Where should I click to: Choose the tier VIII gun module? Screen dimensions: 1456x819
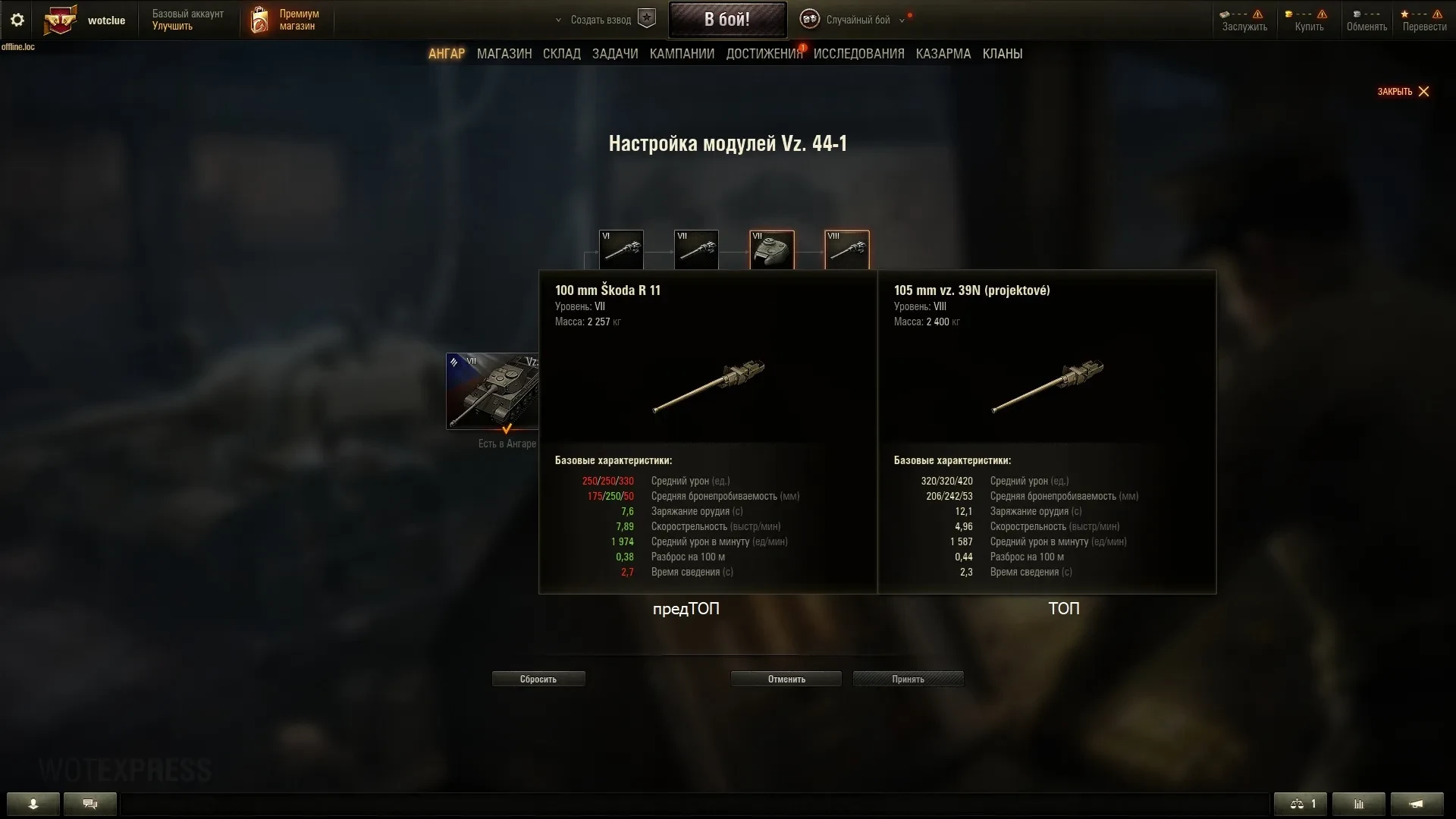click(846, 249)
